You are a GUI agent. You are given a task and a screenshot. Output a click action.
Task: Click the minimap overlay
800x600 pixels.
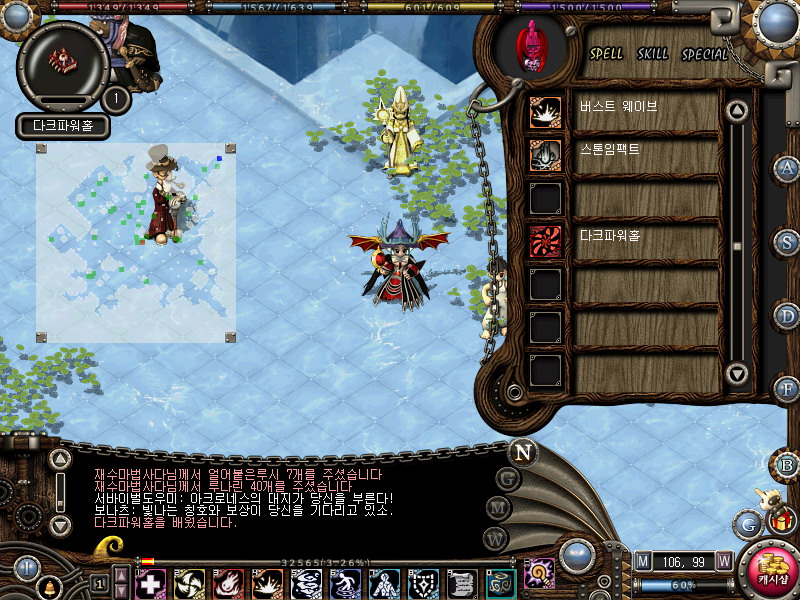point(136,243)
